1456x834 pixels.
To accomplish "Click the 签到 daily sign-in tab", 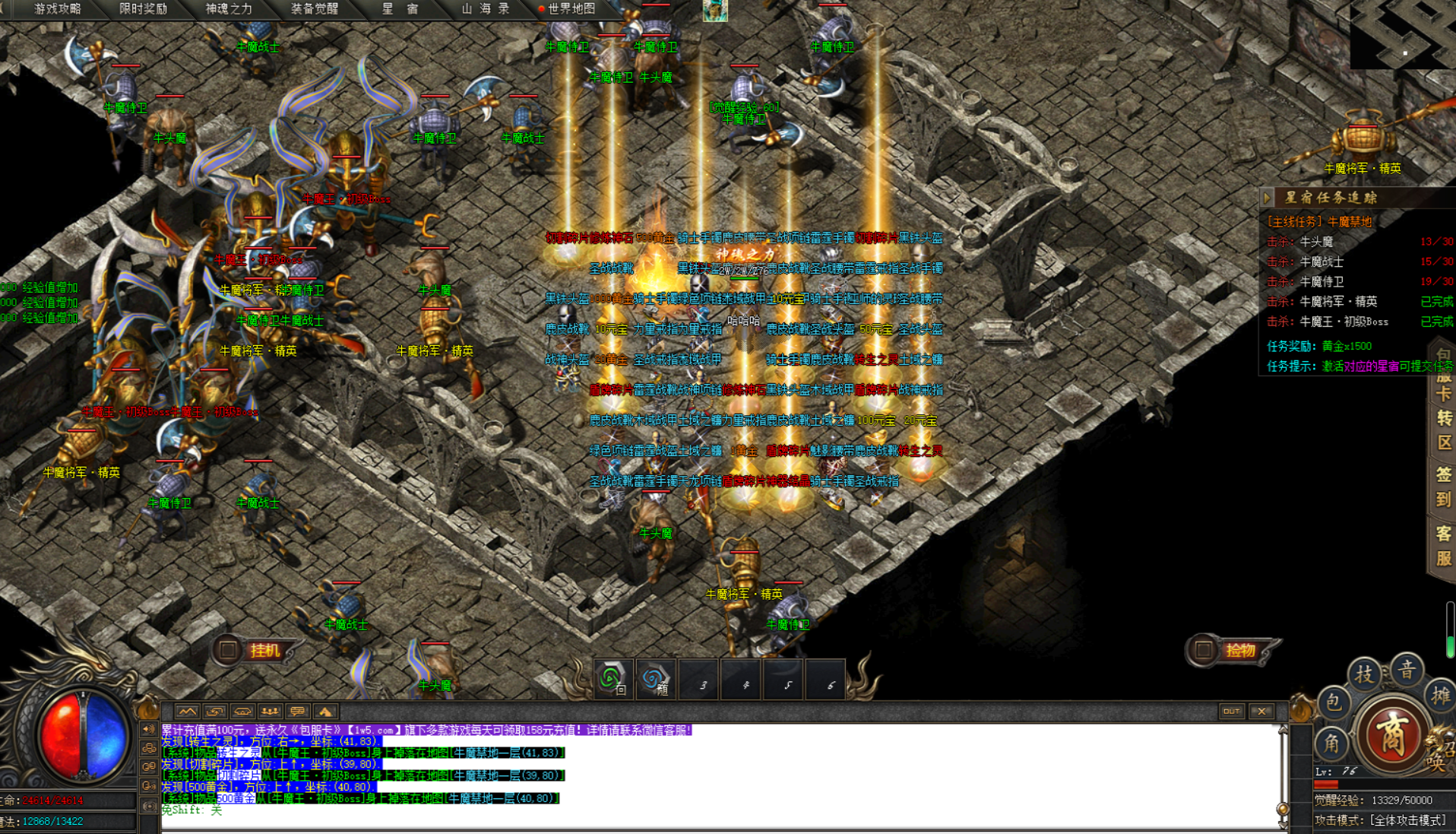I will (x=1443, y=487).
